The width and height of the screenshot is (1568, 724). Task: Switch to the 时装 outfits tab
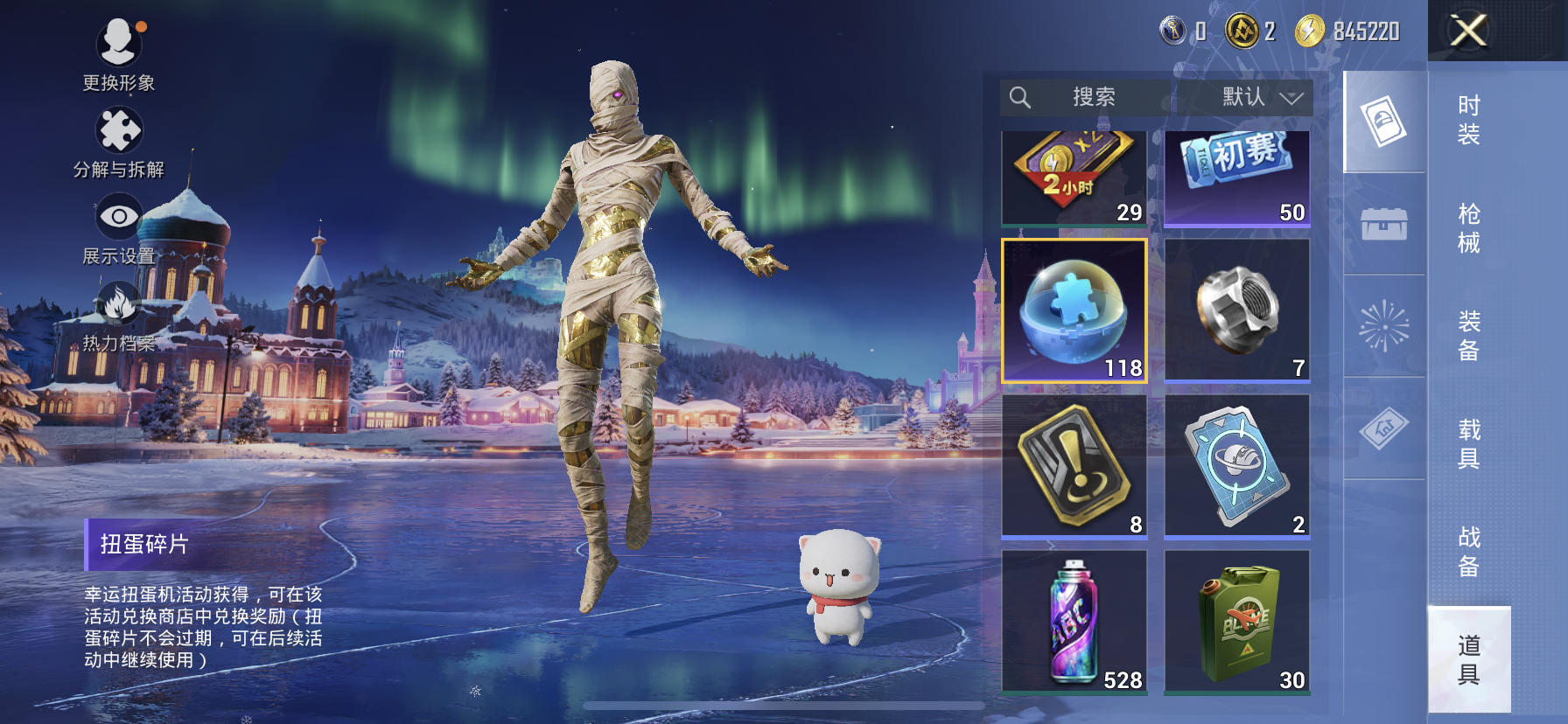(1468, 120)
